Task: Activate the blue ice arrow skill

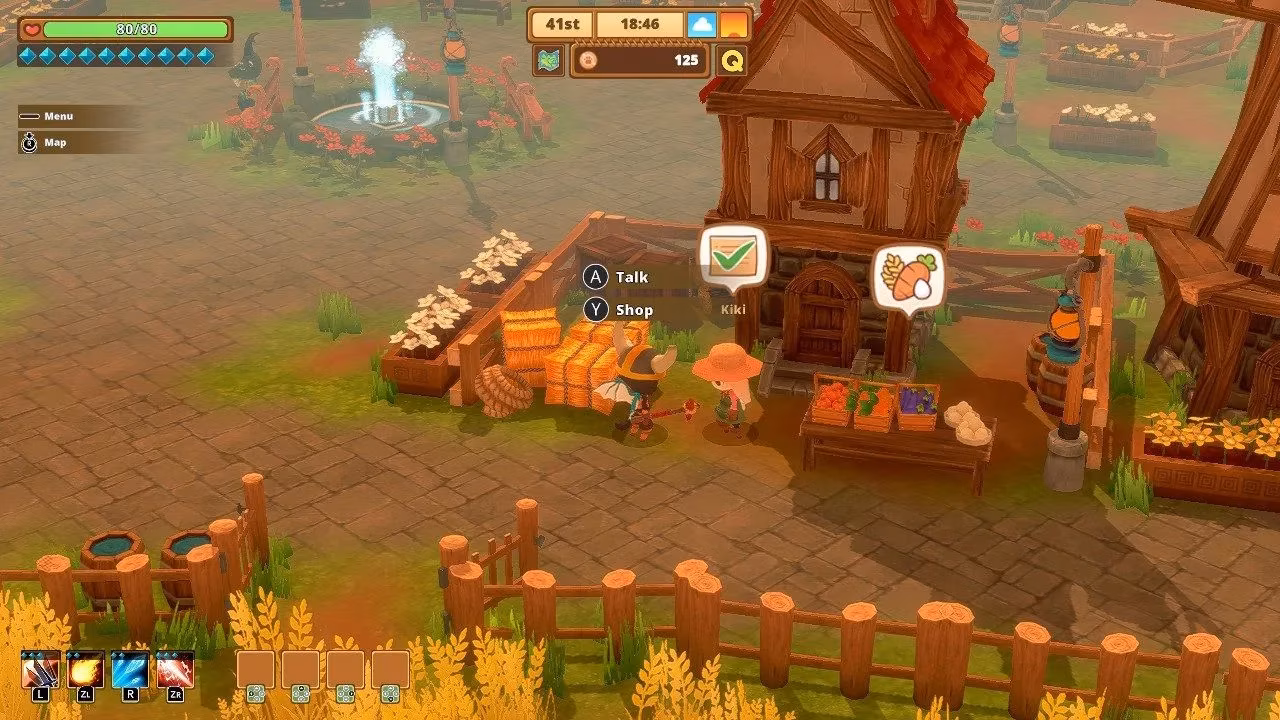Action: pos(130,670)
